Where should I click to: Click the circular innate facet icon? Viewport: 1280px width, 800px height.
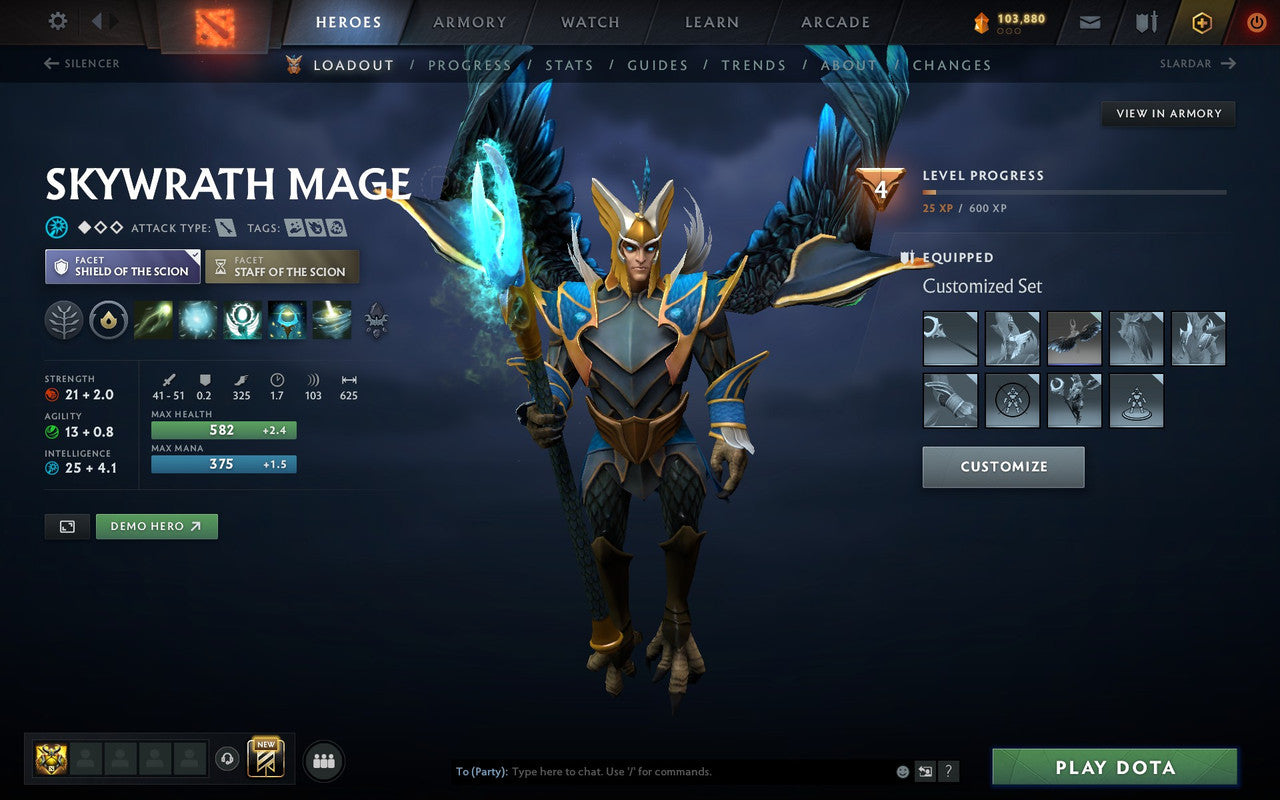[x=108, y=320]
